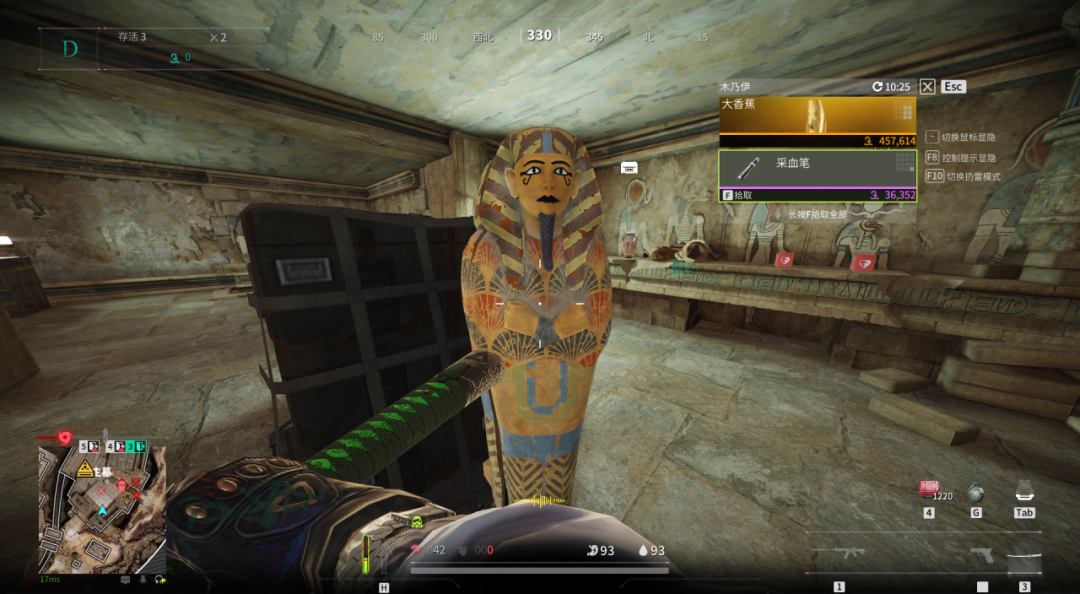Click the red skull marker on minimap
This screenshot has height=594, width=1080.
tap(122, 486)
